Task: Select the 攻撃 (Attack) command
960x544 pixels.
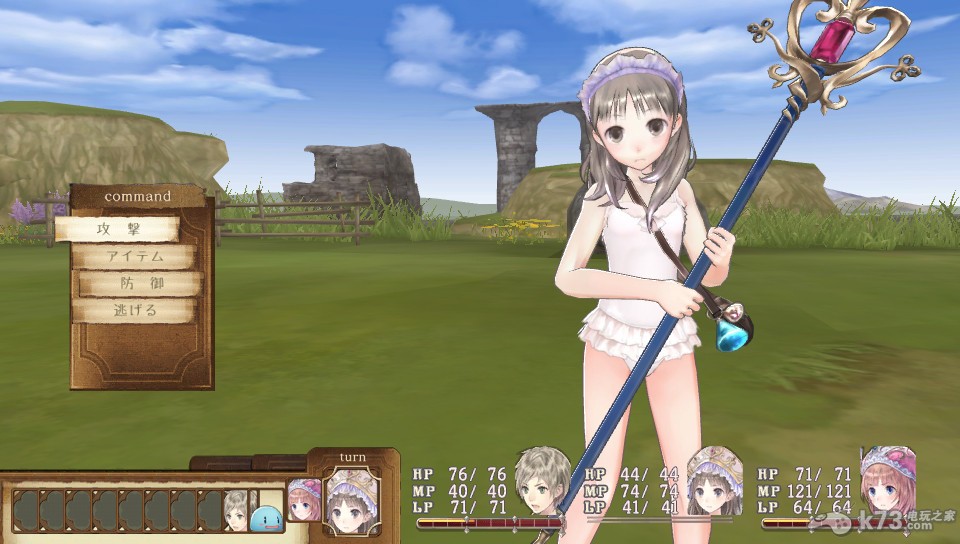Action: pos(116,229)
